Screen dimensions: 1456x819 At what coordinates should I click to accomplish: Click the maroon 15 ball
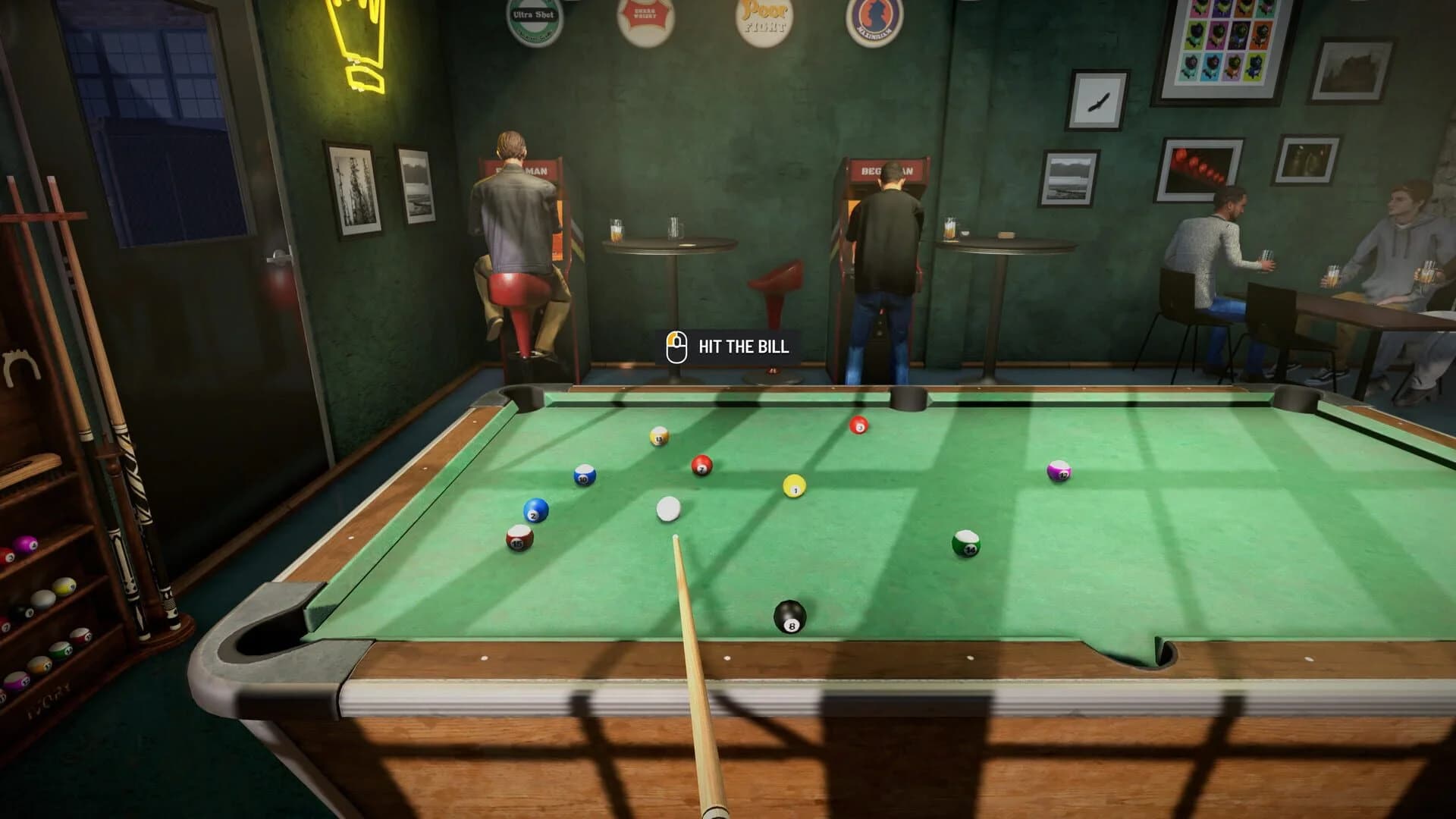[x=519, y=540]
